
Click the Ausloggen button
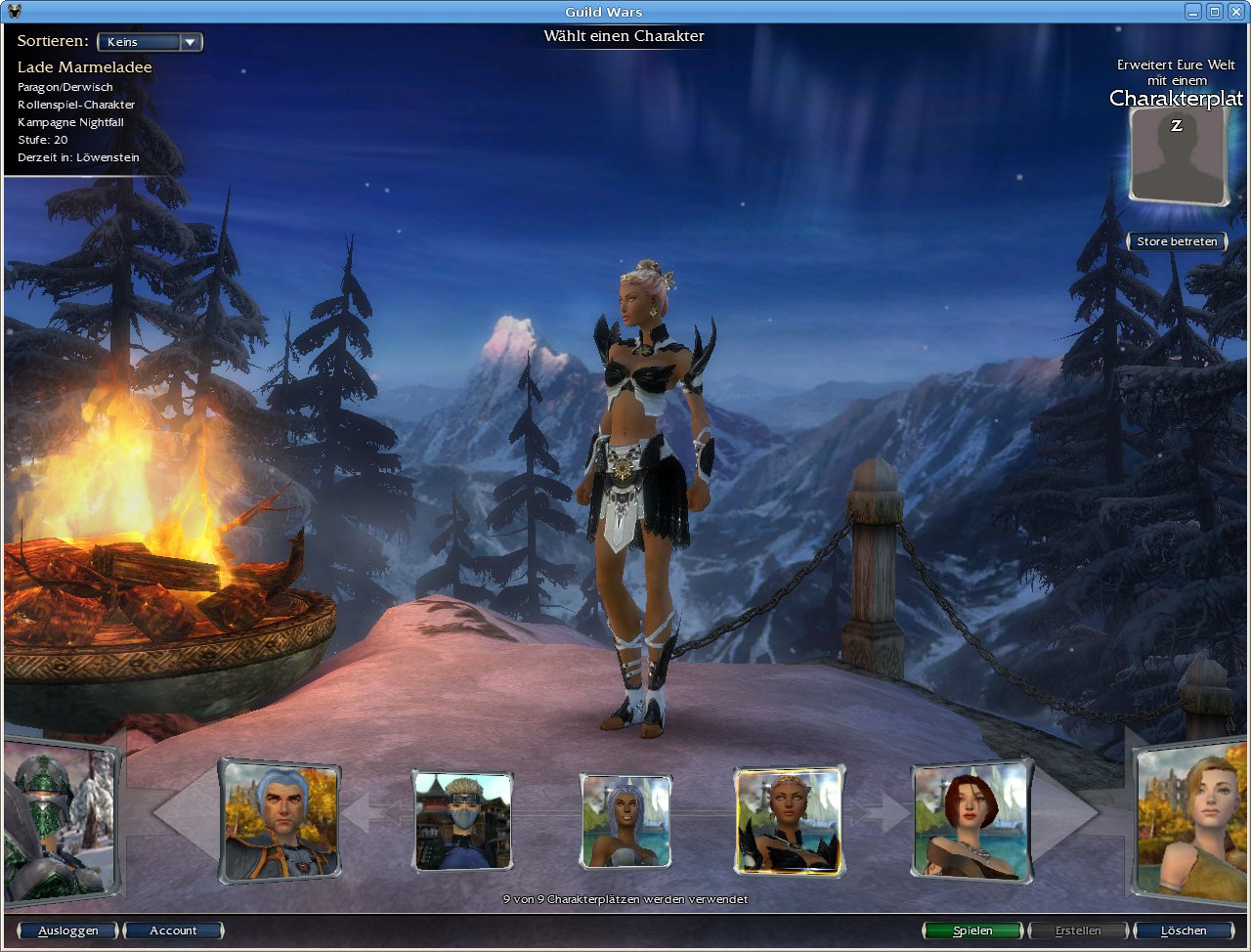point(66,930)
